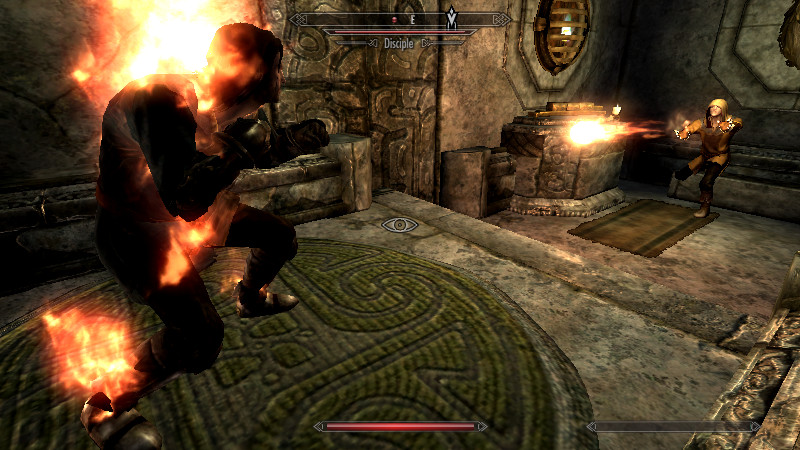Click the compass bar at the top
Viewport: 800px width, 450px height.
[x=400, y=19]
